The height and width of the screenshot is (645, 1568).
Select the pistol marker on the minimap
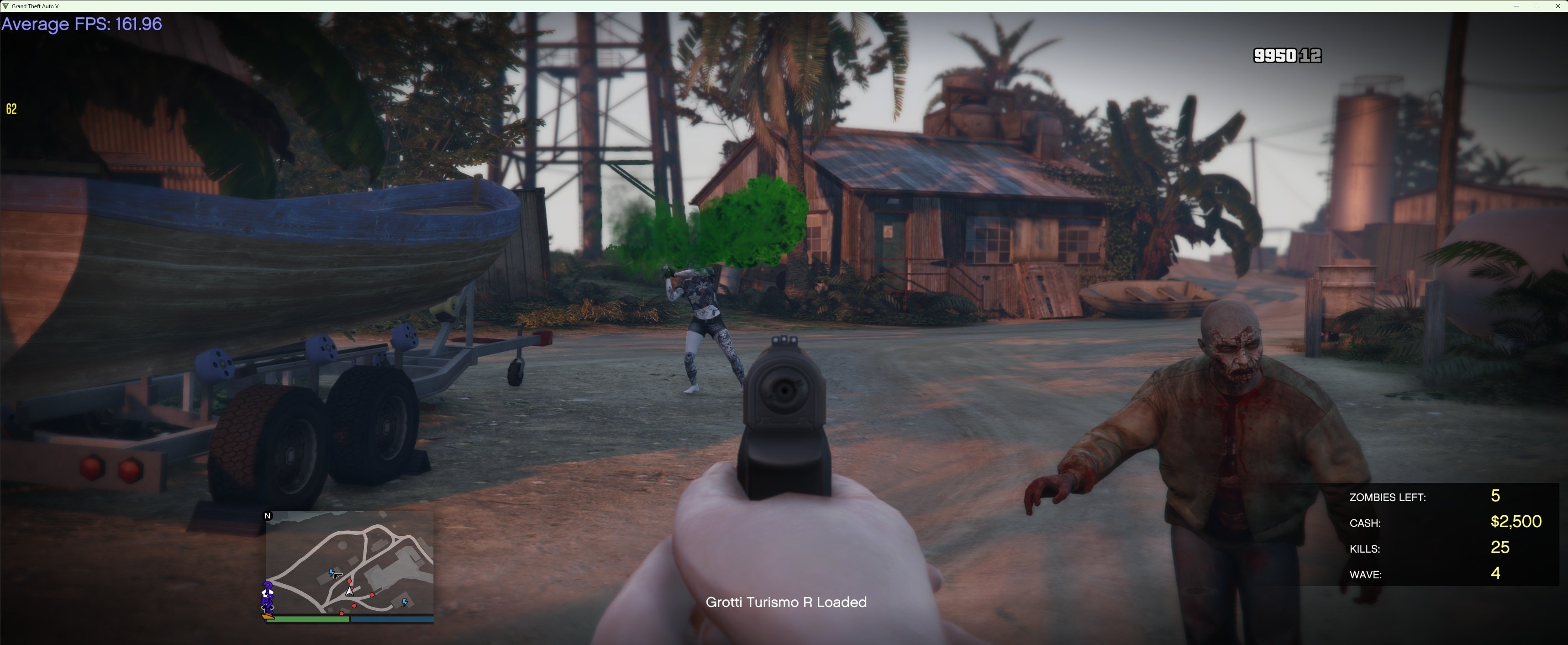pos(337,575)
